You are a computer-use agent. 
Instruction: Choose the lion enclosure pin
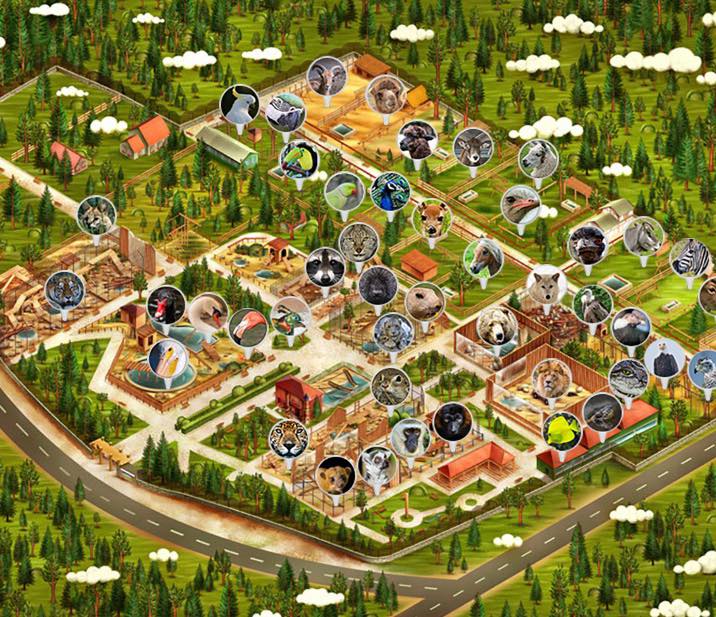[x=551, y=378]
